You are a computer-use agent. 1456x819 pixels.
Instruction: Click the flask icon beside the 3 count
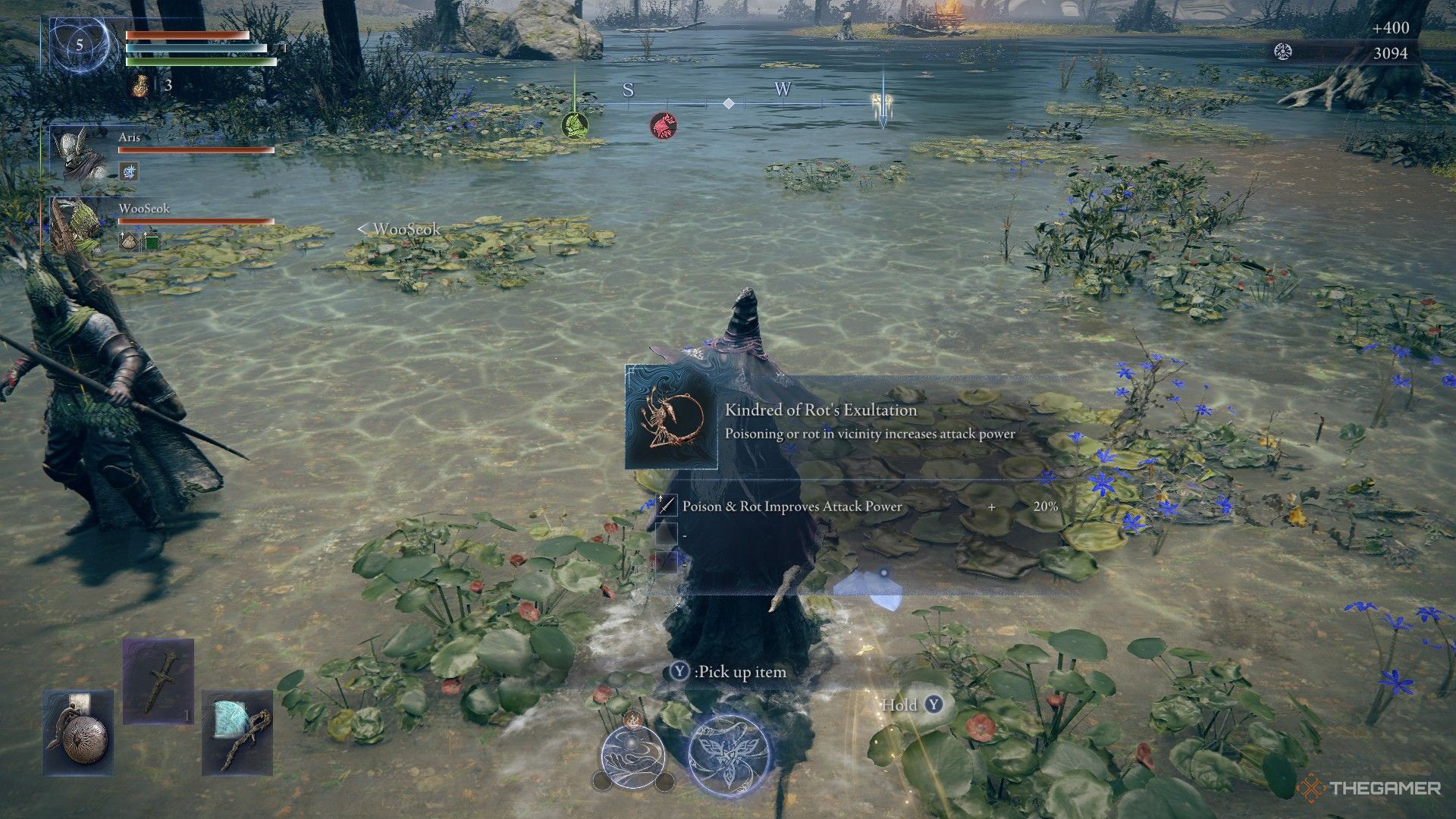point(140,86)
